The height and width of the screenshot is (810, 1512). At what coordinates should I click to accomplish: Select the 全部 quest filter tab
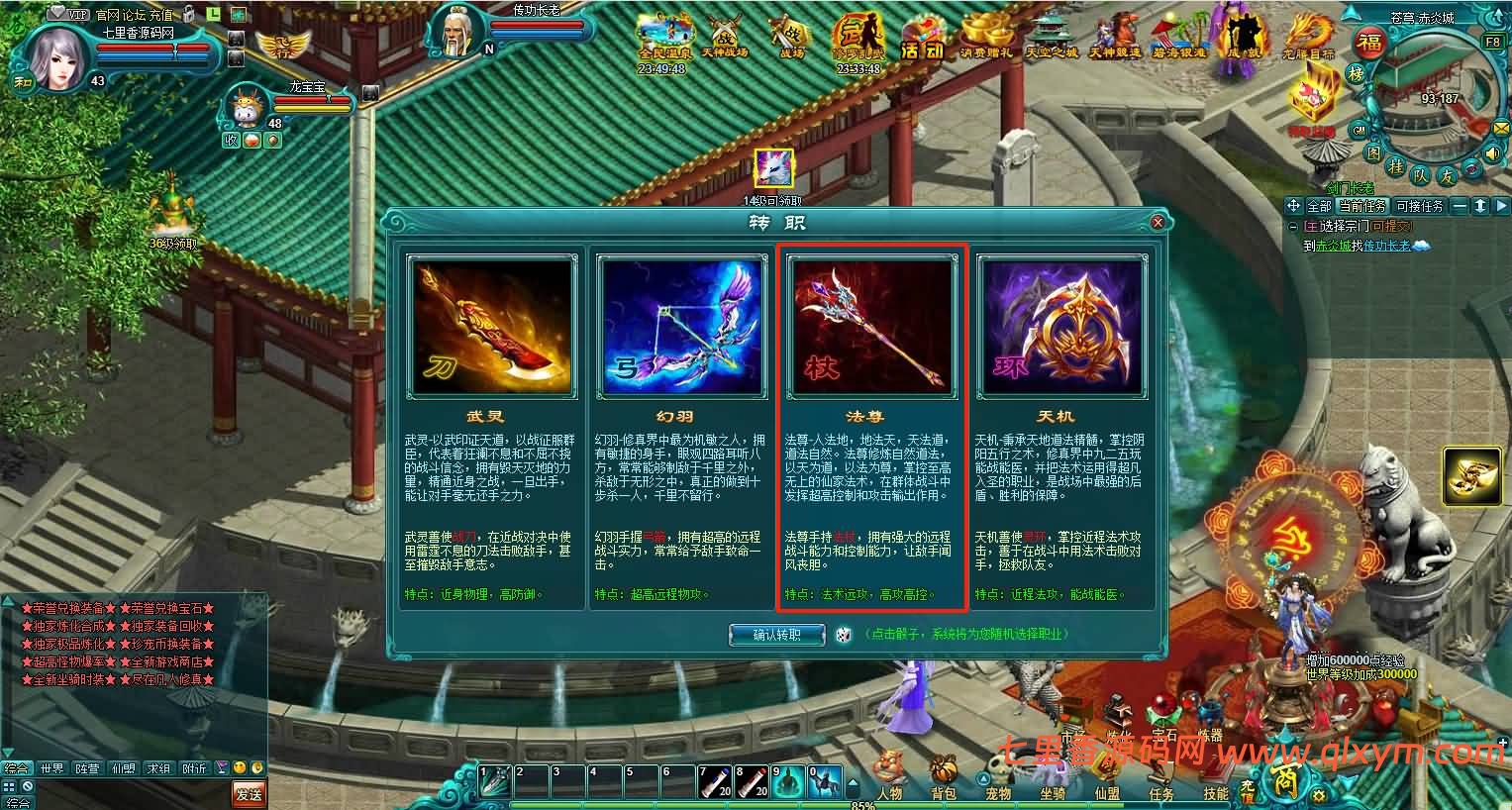[x=1319, y=206]
